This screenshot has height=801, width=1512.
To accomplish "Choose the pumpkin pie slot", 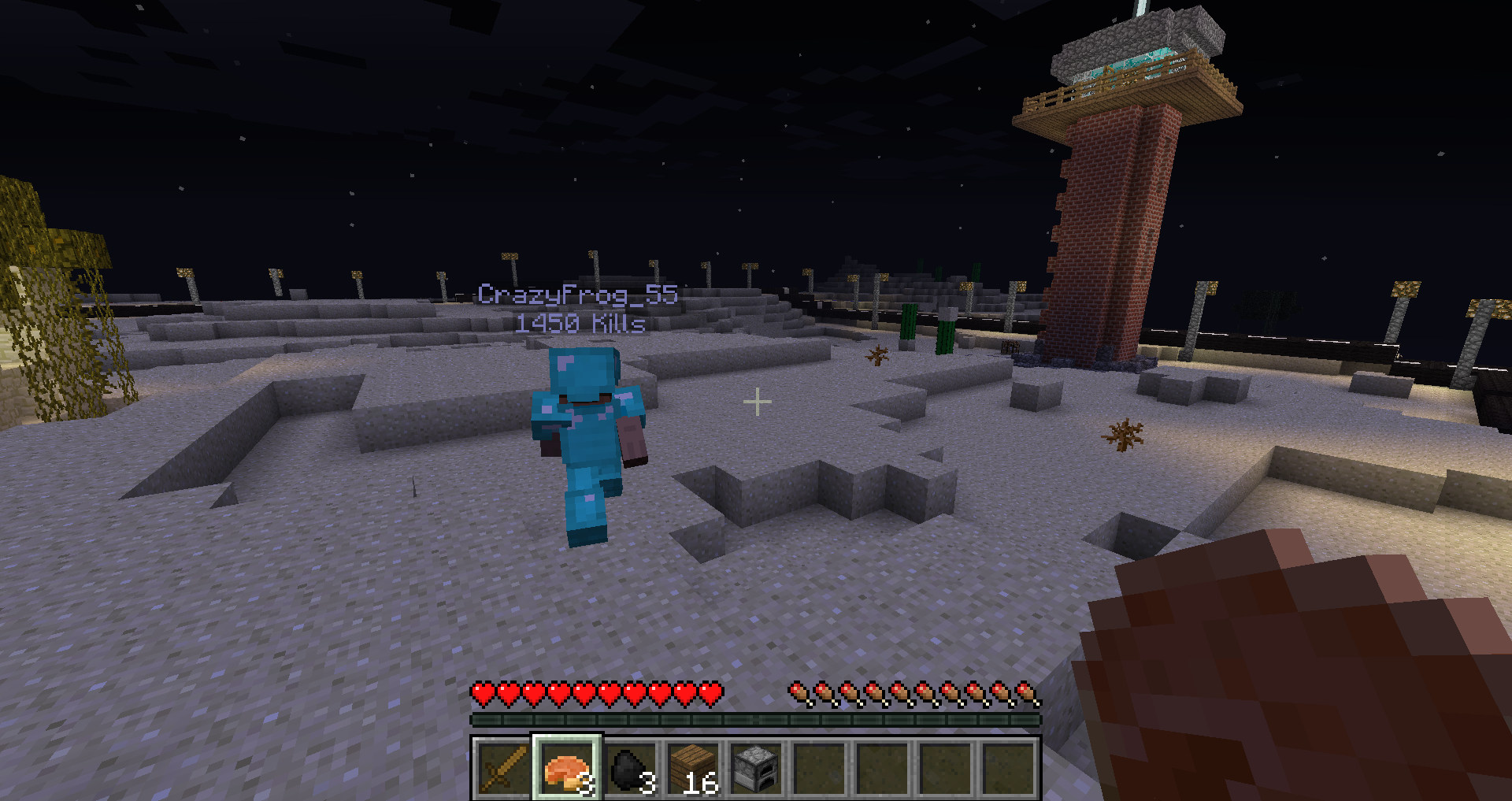I will click(x=567, y=768).
